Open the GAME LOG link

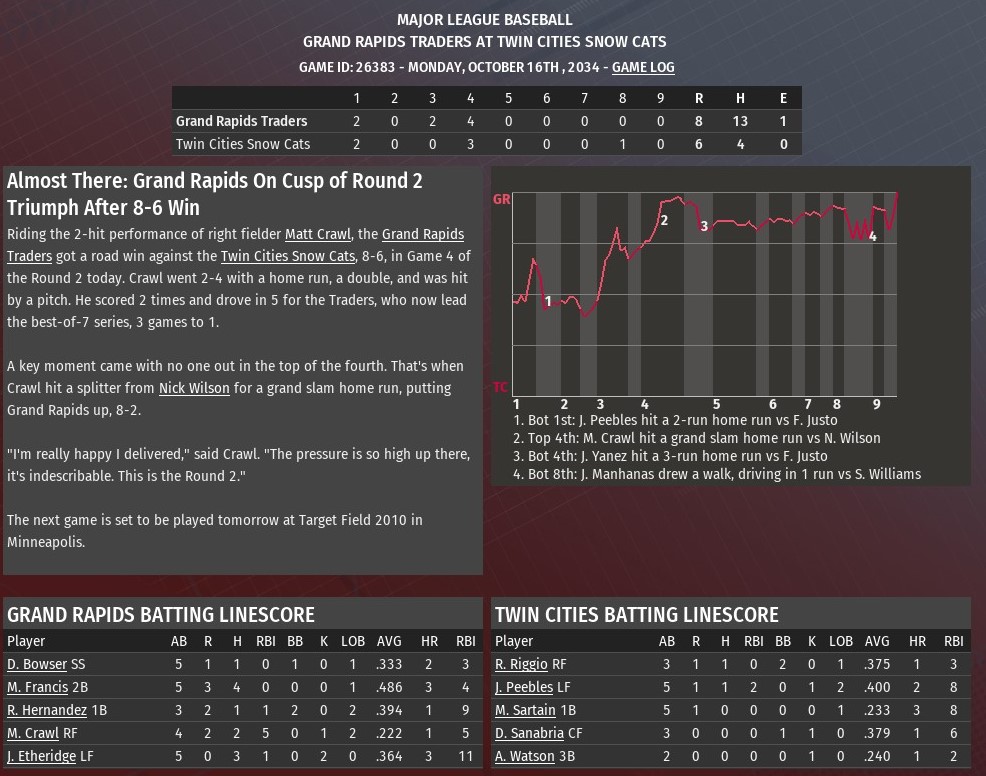[643, 67]
